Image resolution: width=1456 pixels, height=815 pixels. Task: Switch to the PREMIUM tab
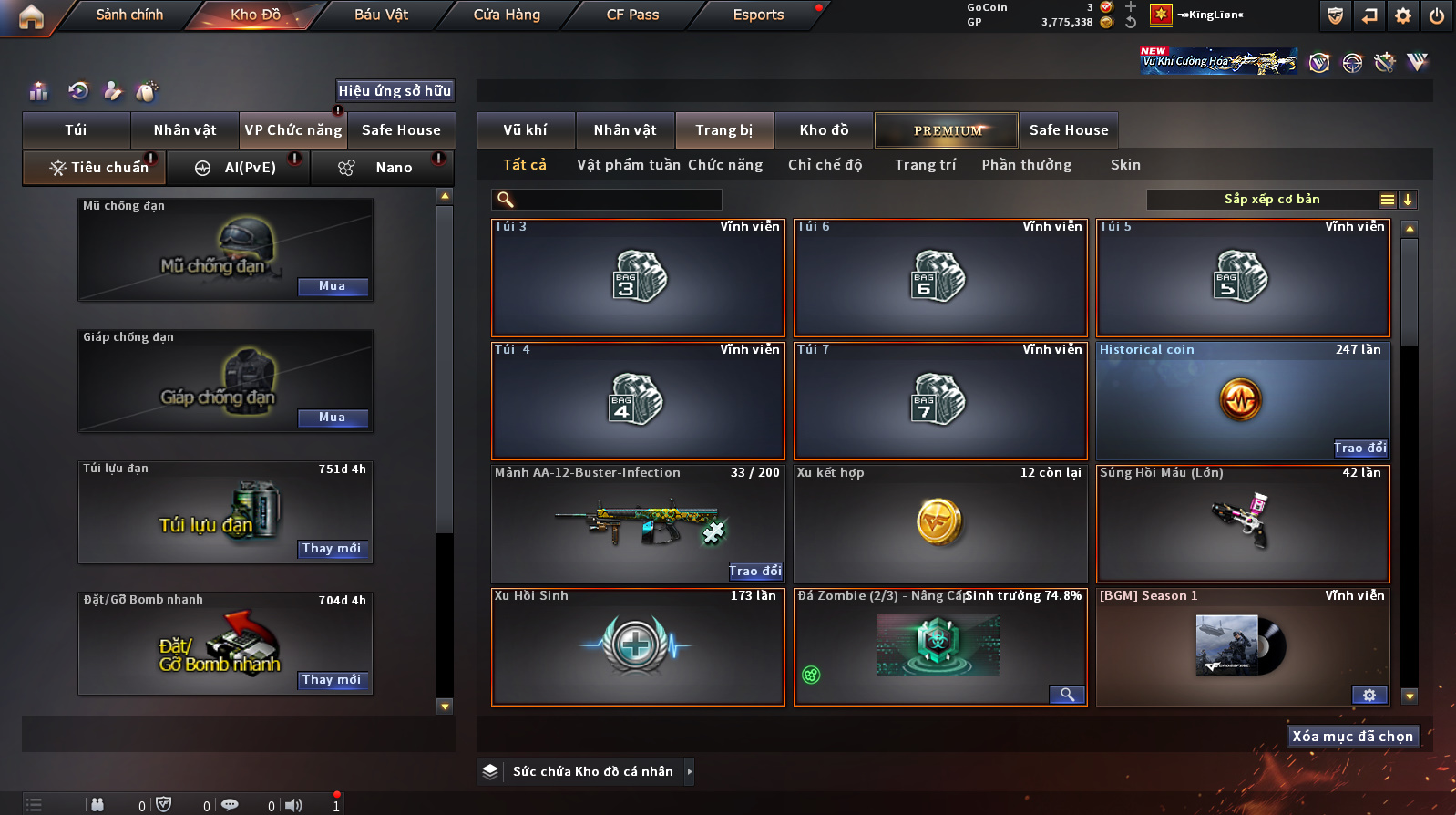click(948, 130)
